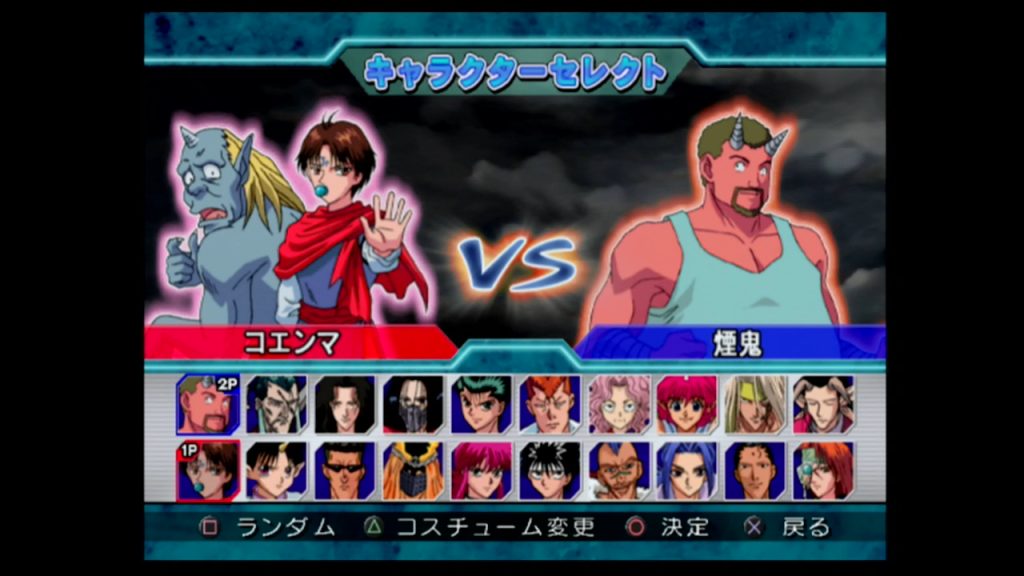Pick the pointy-eared dark-haired fighter portrait
This screenshot has width=1024, height=576.
pyautogui.click(x=276, y=470)
